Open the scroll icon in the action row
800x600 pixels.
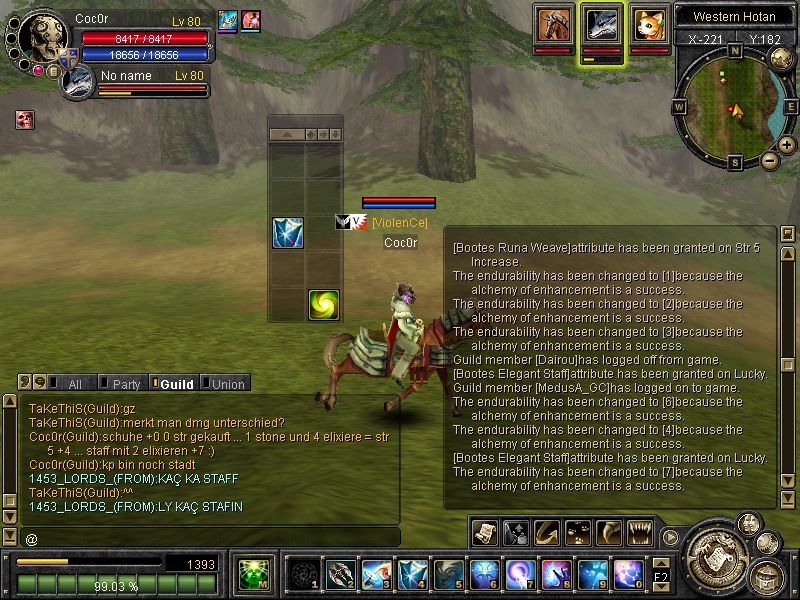tap(485, 532)
